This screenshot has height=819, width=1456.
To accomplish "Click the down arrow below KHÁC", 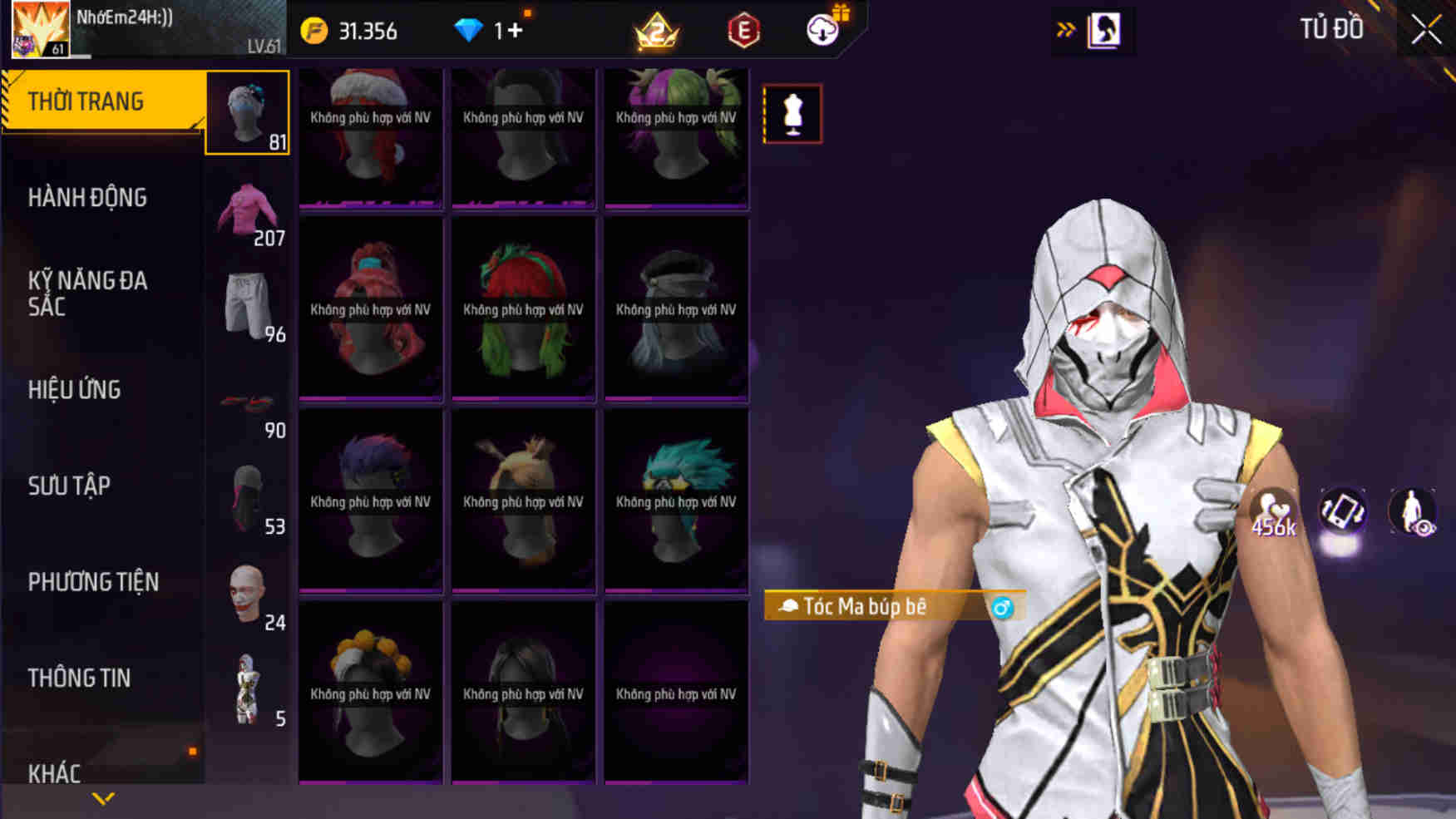I will (103, 797).
